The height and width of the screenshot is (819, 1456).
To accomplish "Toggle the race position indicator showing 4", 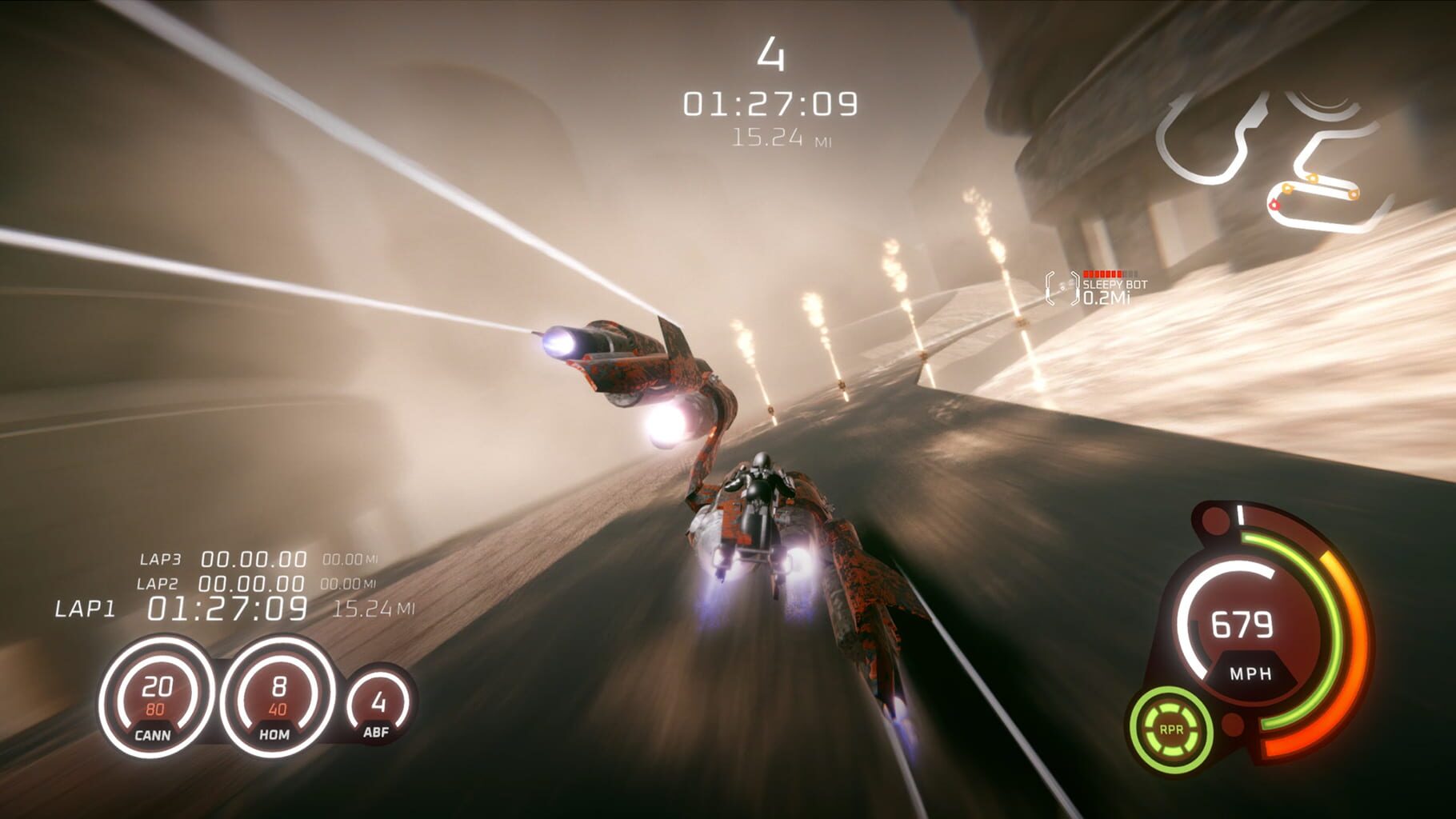I will point(770,54).
